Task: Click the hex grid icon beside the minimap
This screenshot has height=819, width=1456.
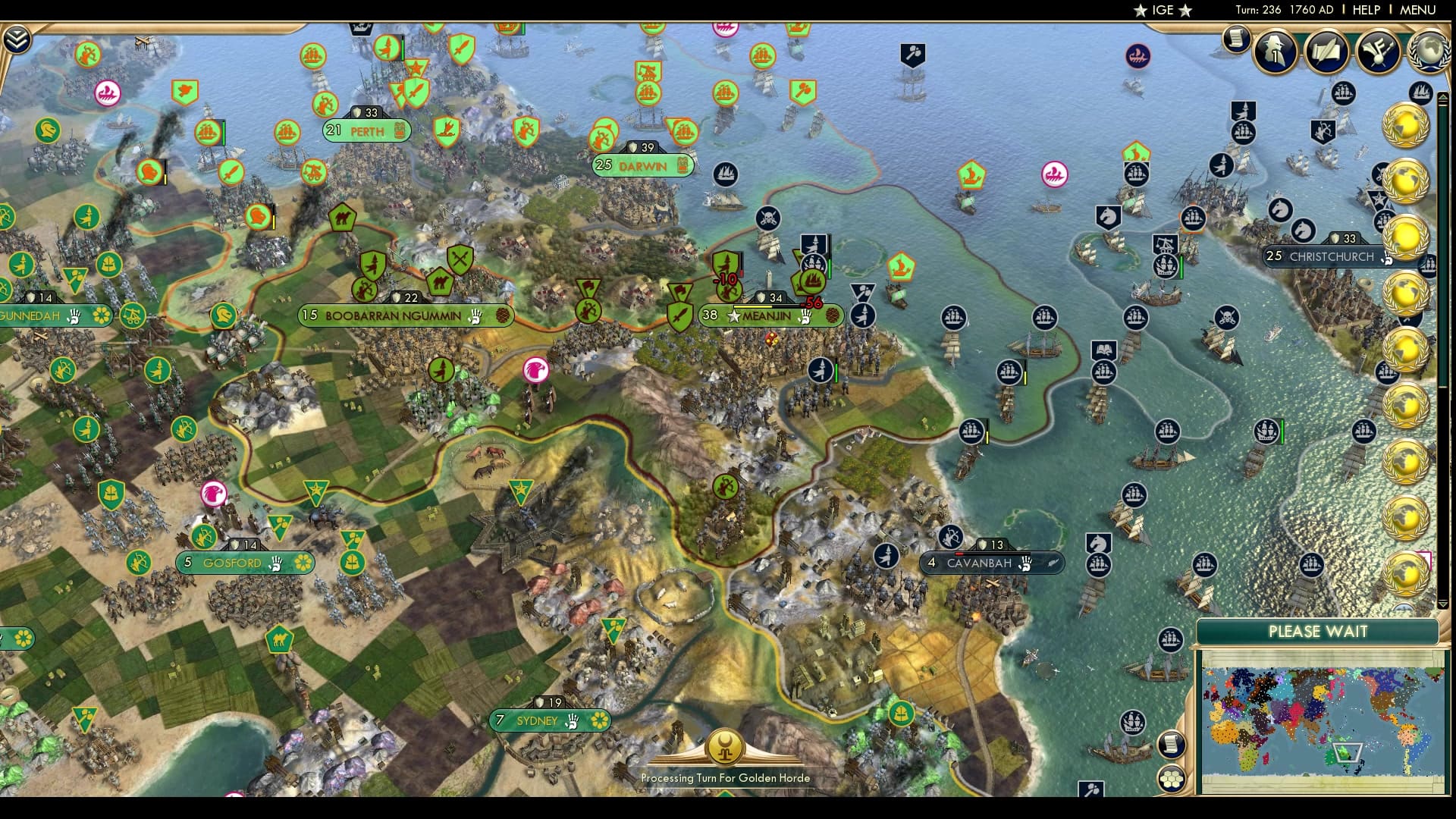Action: [x=1172, y=780]
